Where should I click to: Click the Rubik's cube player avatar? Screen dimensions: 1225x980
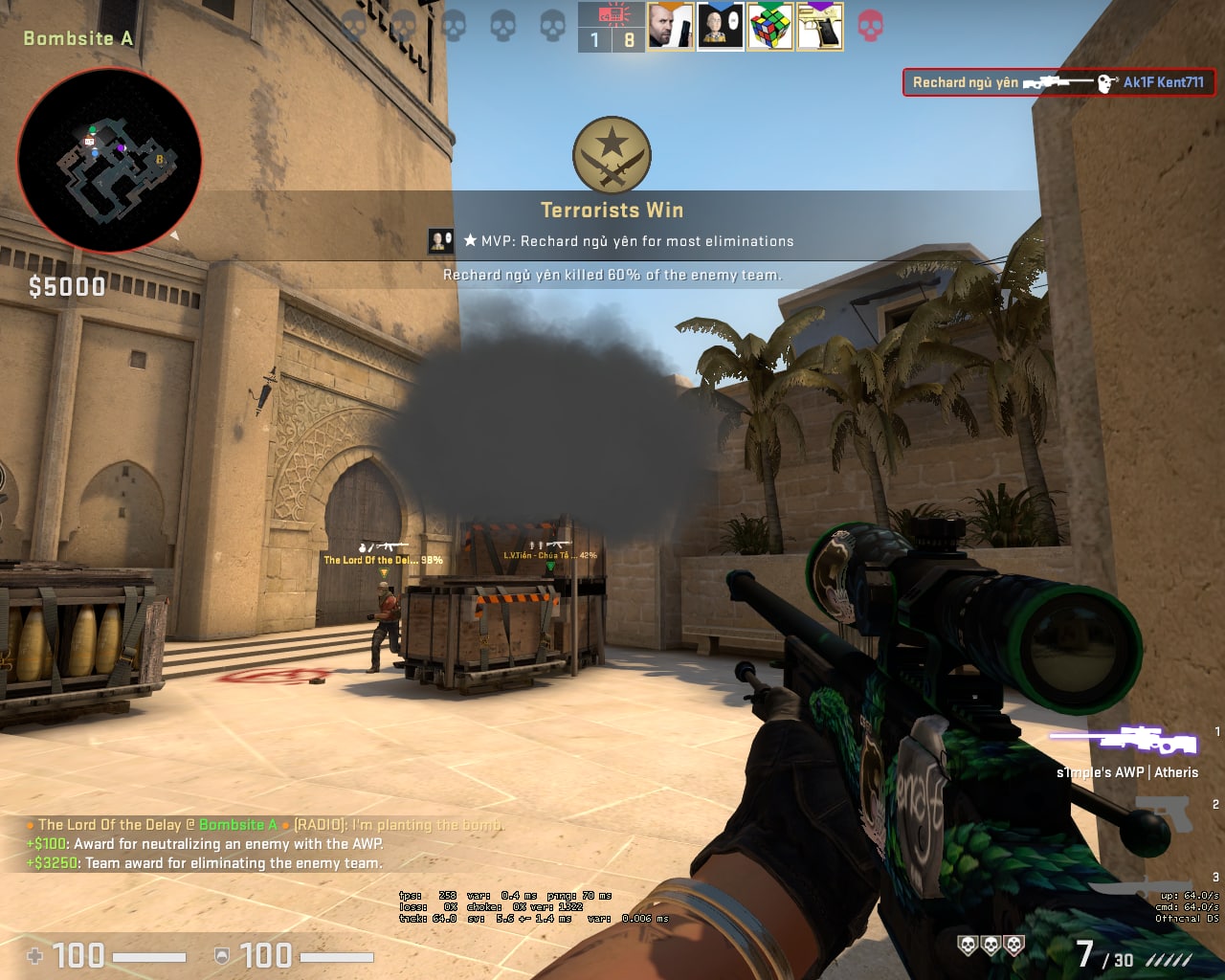pyautogui.click(x=769, y=27)
